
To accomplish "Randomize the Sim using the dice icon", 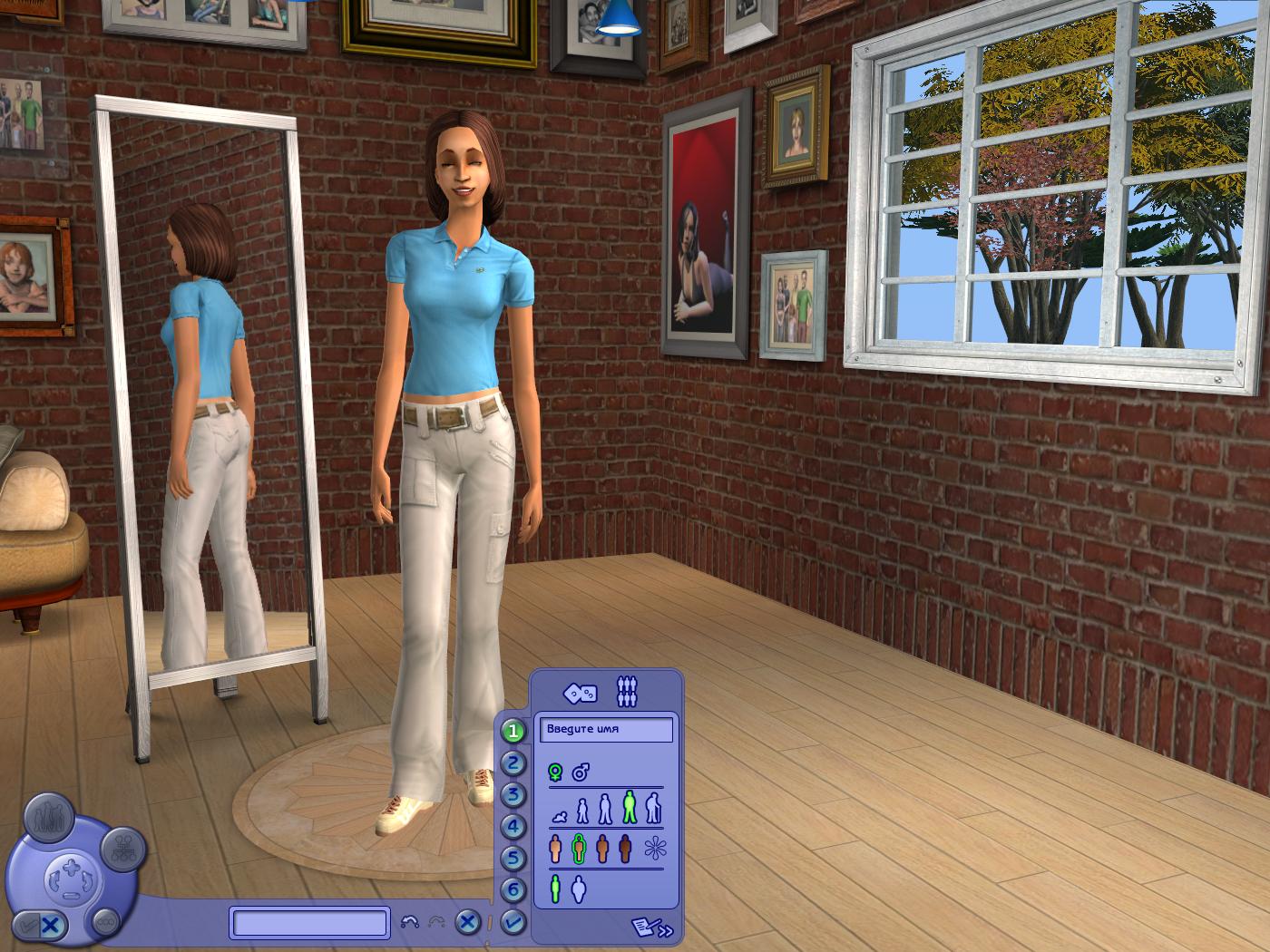I will tap(579, 691).
